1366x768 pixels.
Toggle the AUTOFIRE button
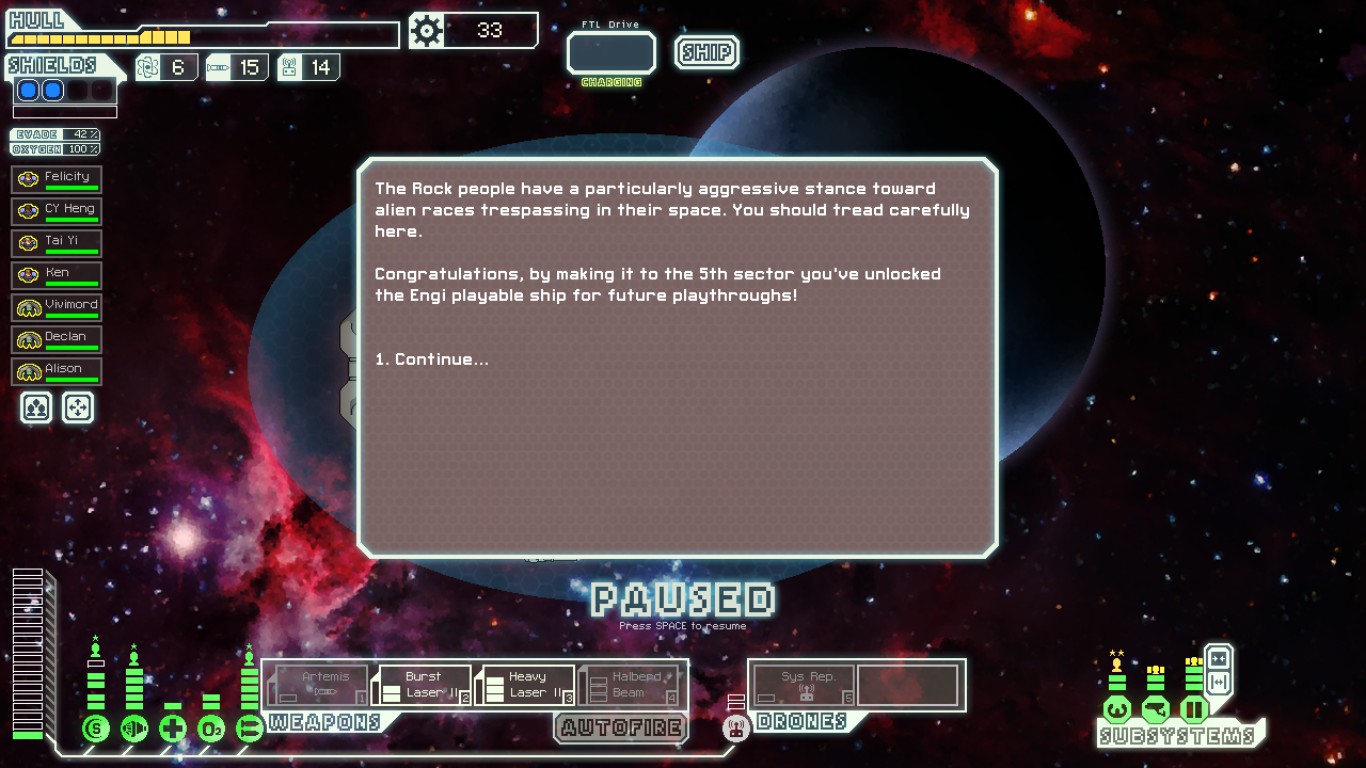[x=621, y=728]
